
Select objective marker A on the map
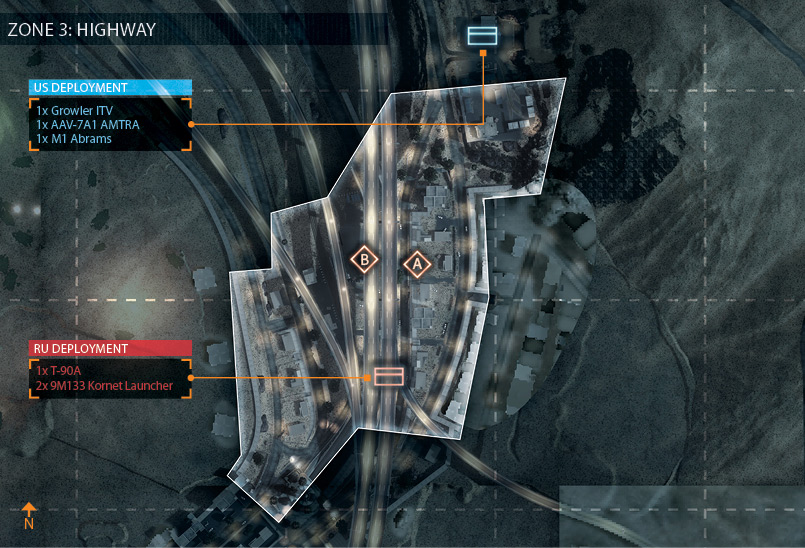tap(417, 264)
